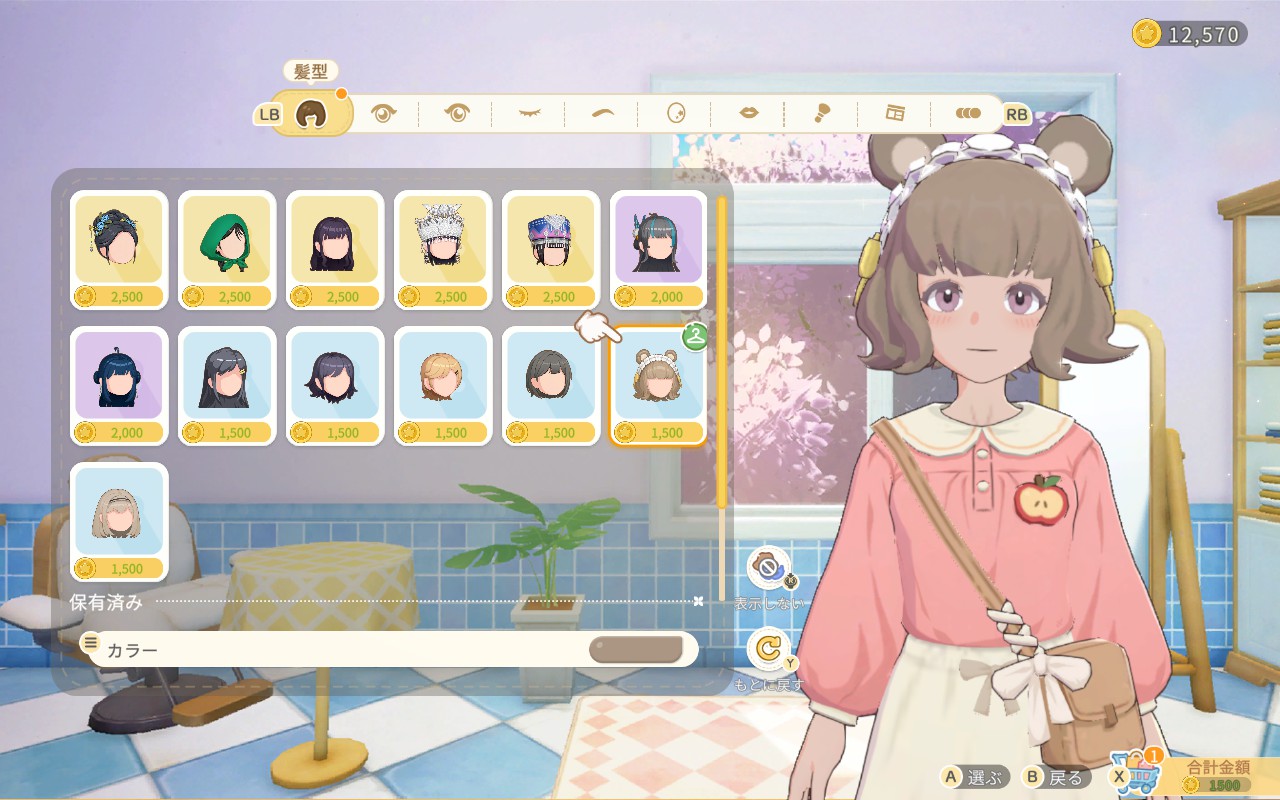Click the もとに戻す reset button
1280x800 pixels.
pos(768,650)
